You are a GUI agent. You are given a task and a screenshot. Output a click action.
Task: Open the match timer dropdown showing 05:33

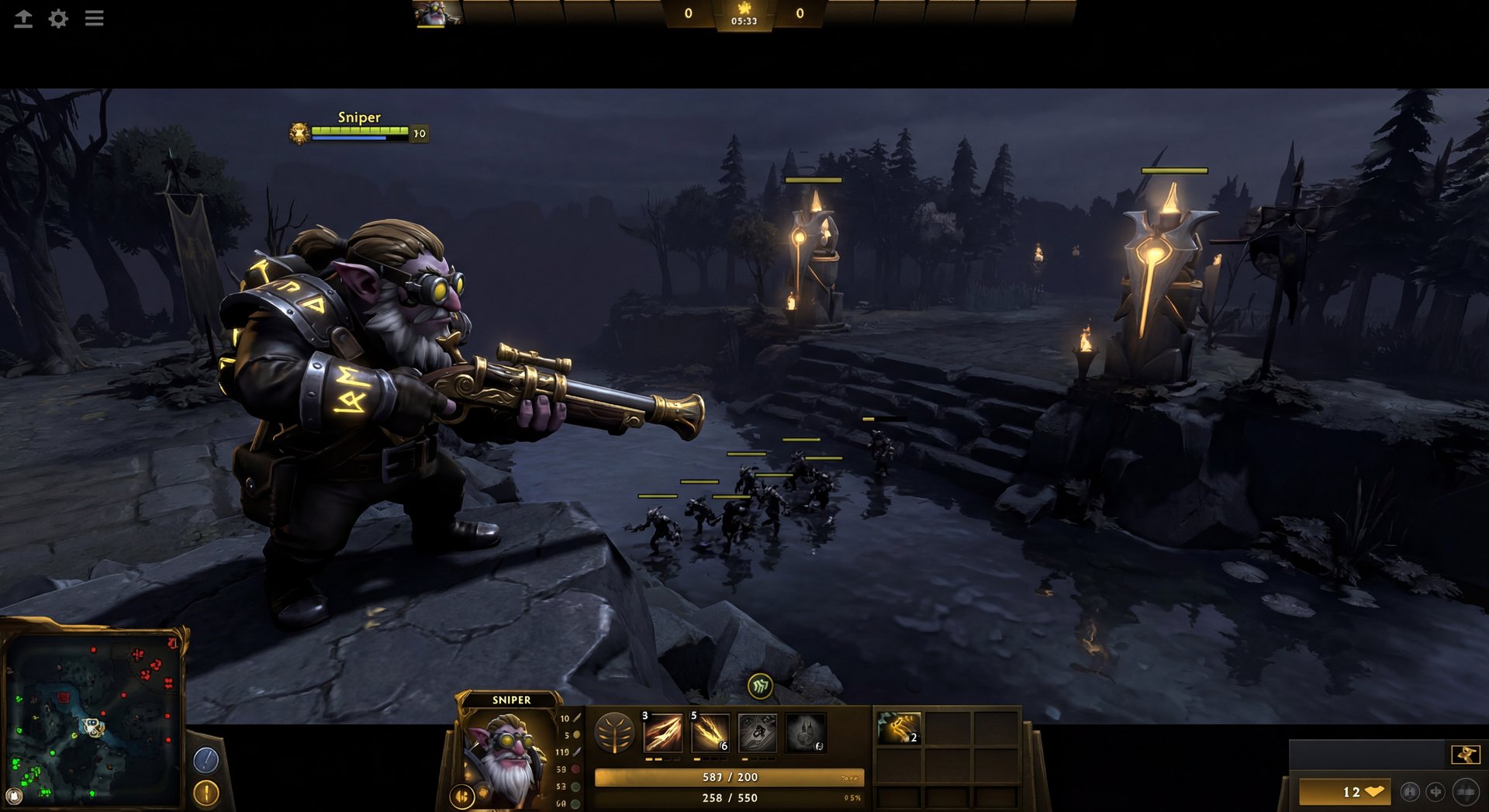[744, 23]
